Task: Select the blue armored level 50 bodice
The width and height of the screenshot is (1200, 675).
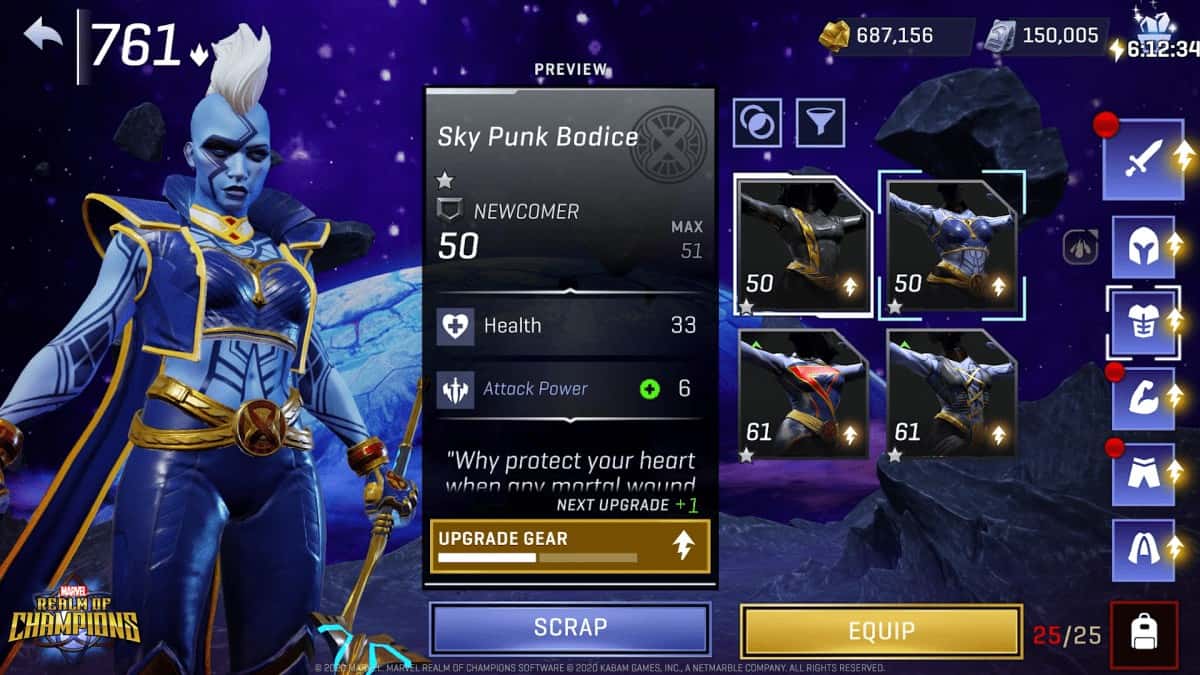Action: [951, 246]
